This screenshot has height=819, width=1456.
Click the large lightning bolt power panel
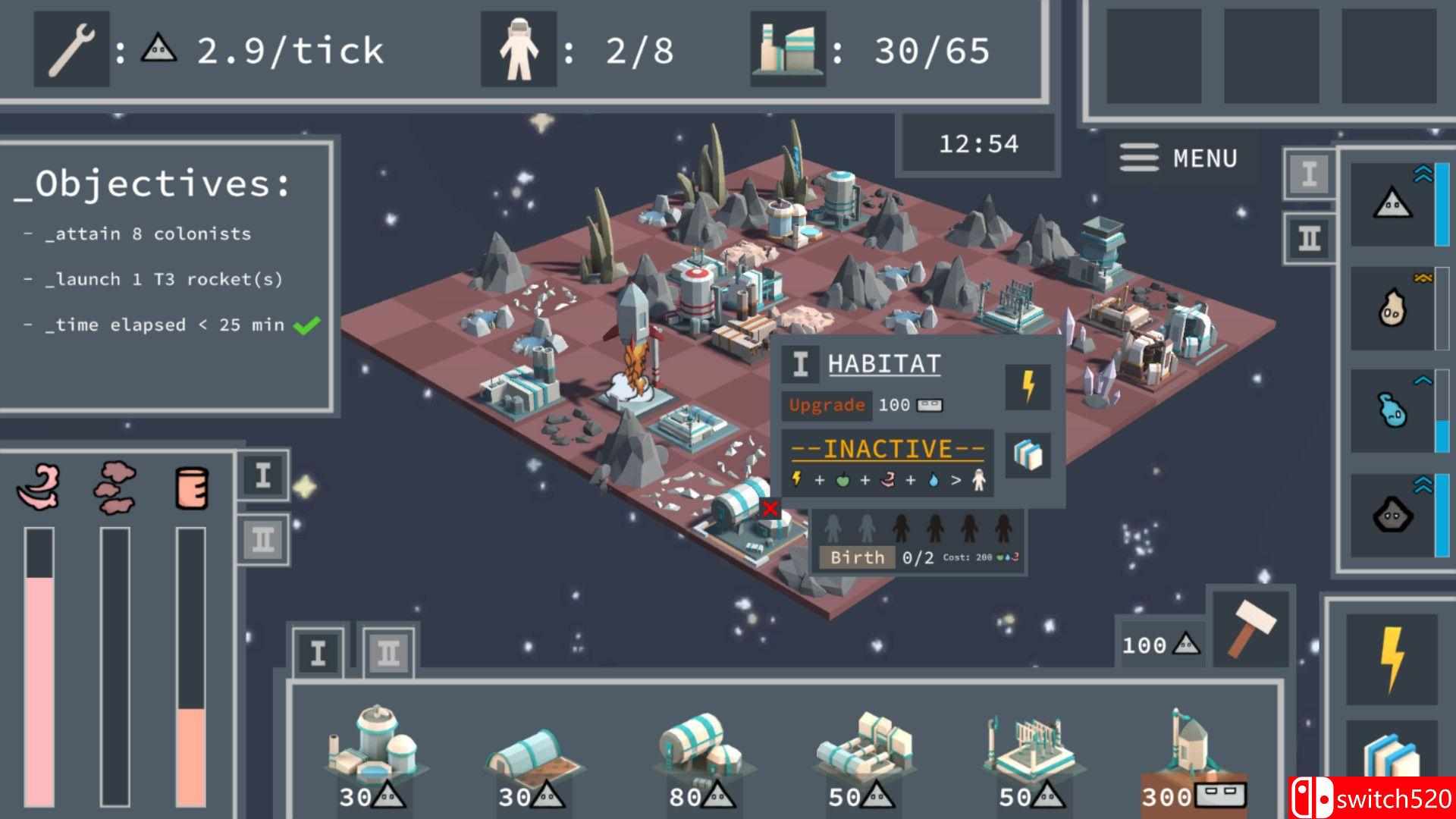point(1392,658)
